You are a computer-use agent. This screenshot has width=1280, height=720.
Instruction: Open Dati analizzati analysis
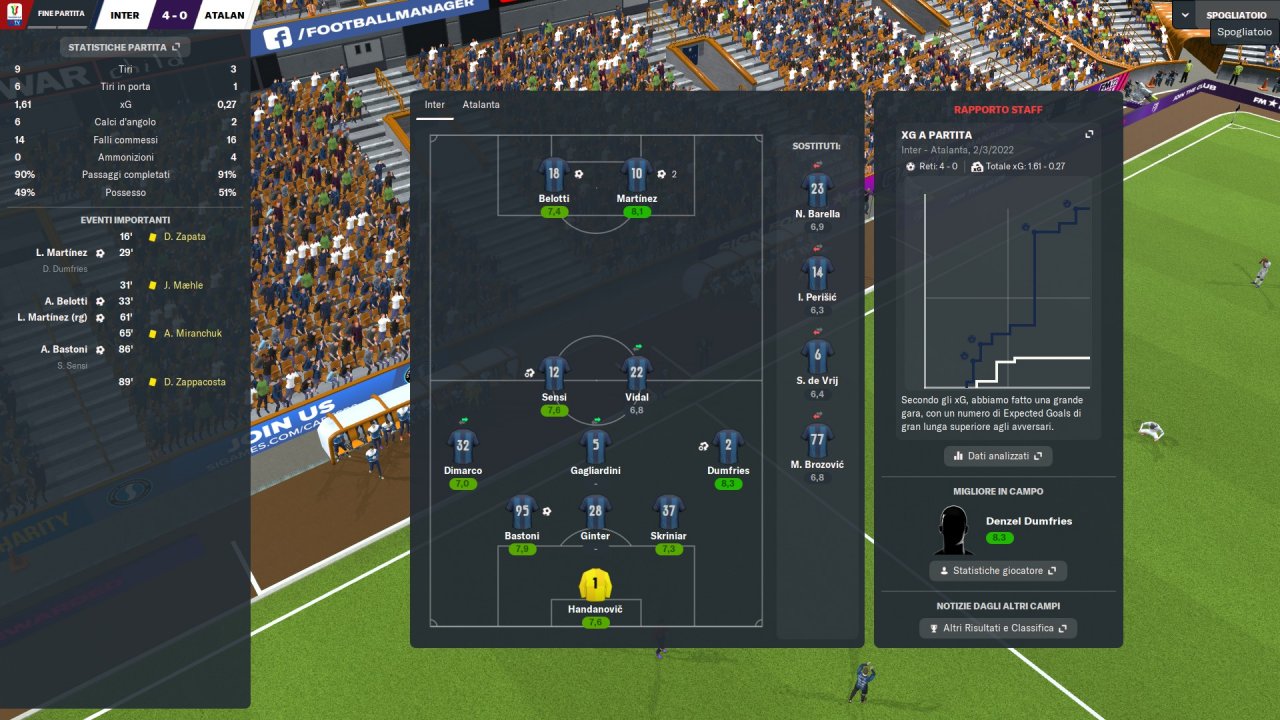(997, 456)
